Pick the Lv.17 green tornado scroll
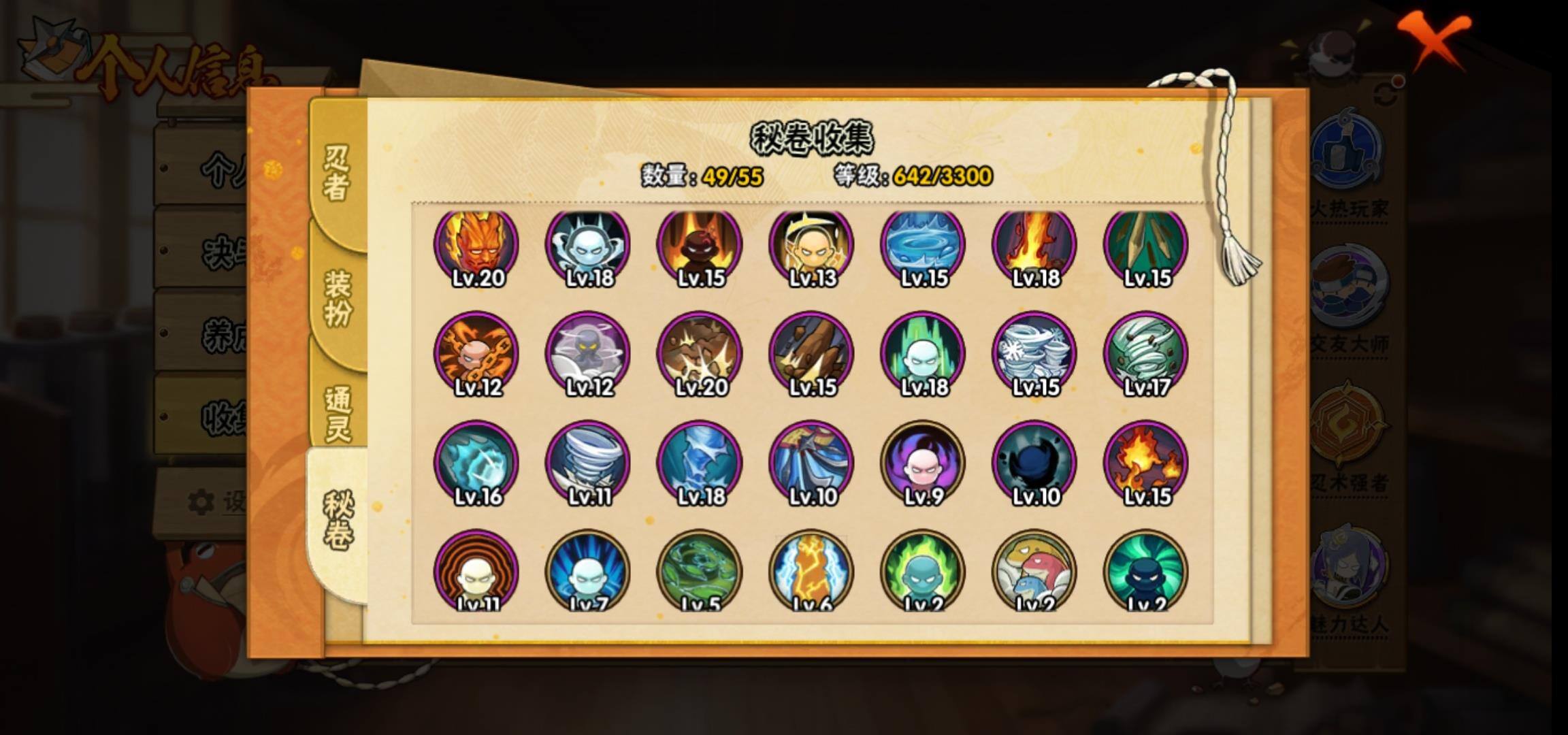Screen dimensions: 1568x735 coord(1146,354)
